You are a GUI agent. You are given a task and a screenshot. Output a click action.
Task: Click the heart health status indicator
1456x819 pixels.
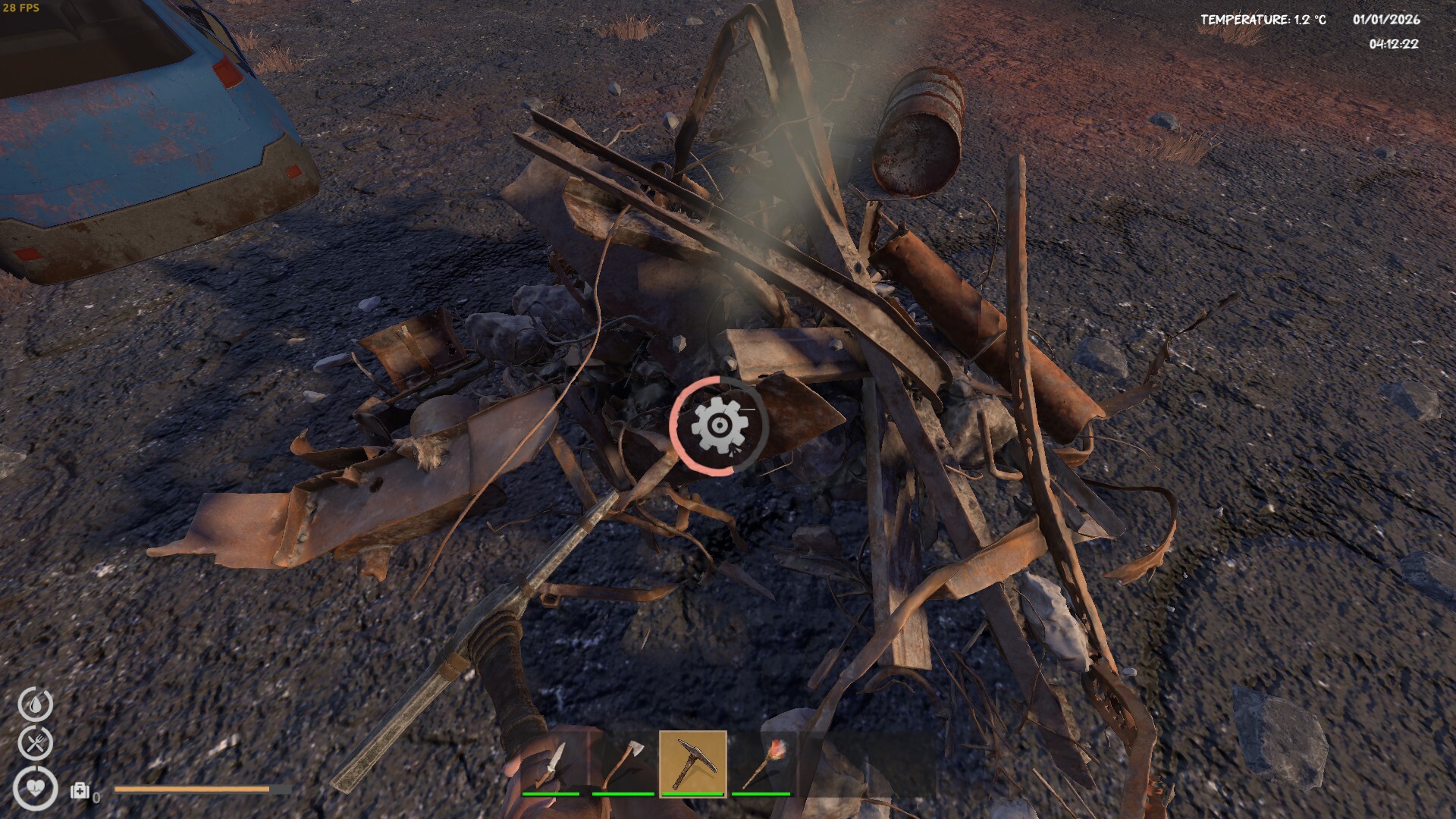tap(36, 787)
